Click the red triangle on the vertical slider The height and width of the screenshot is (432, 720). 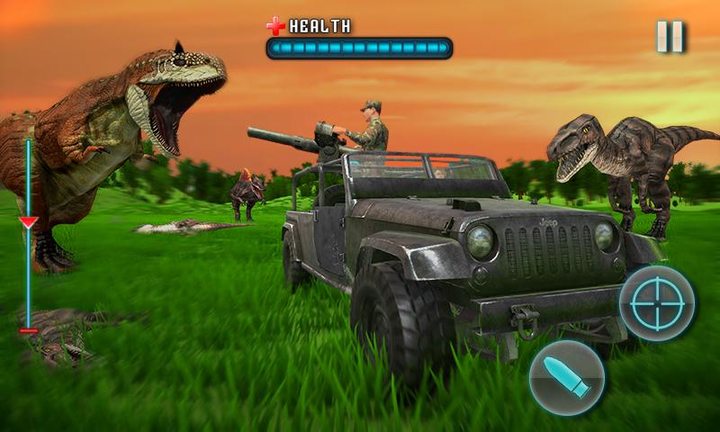[28, 222]
